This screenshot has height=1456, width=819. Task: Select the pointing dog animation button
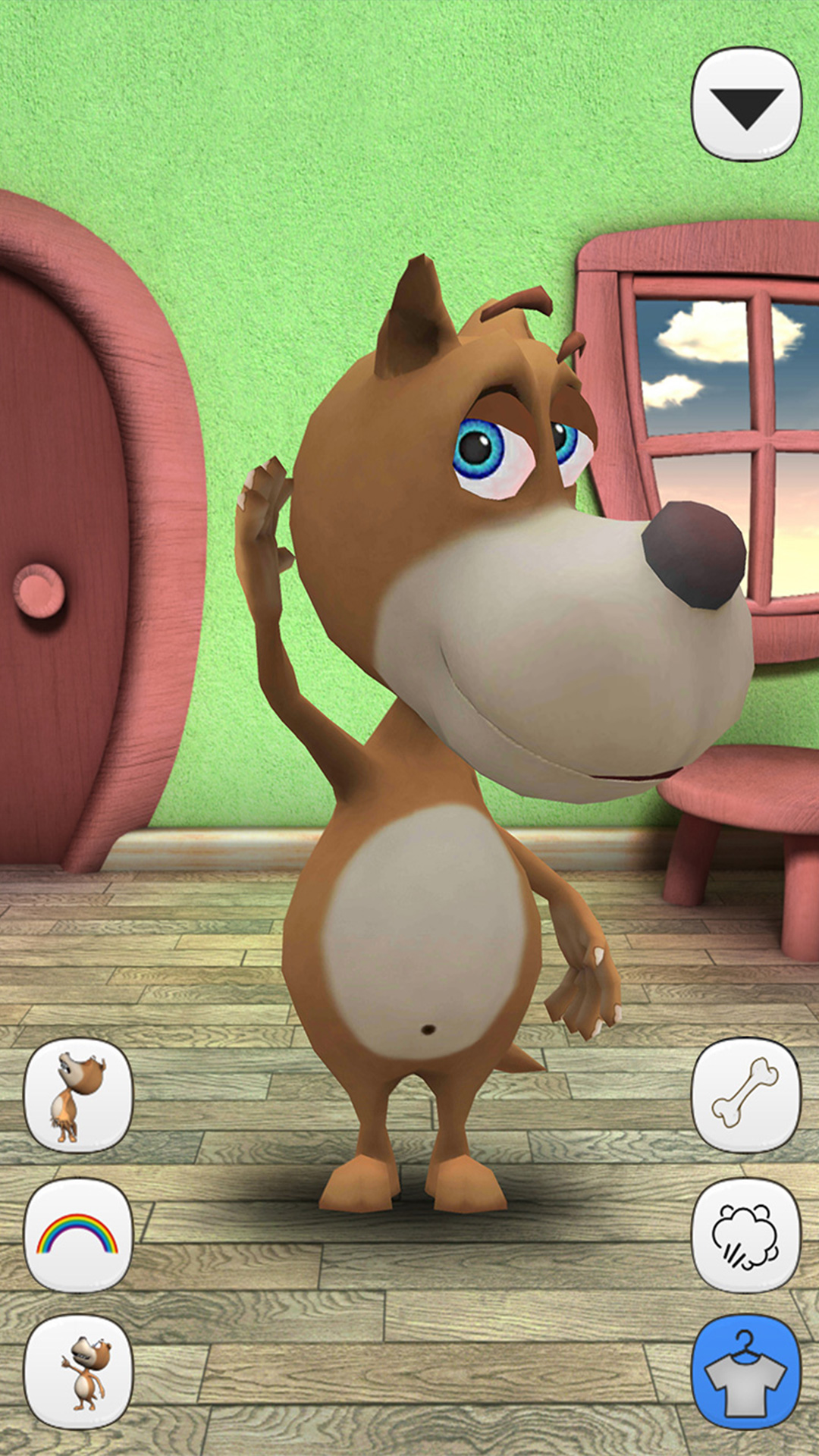(x=78, y=1373)
